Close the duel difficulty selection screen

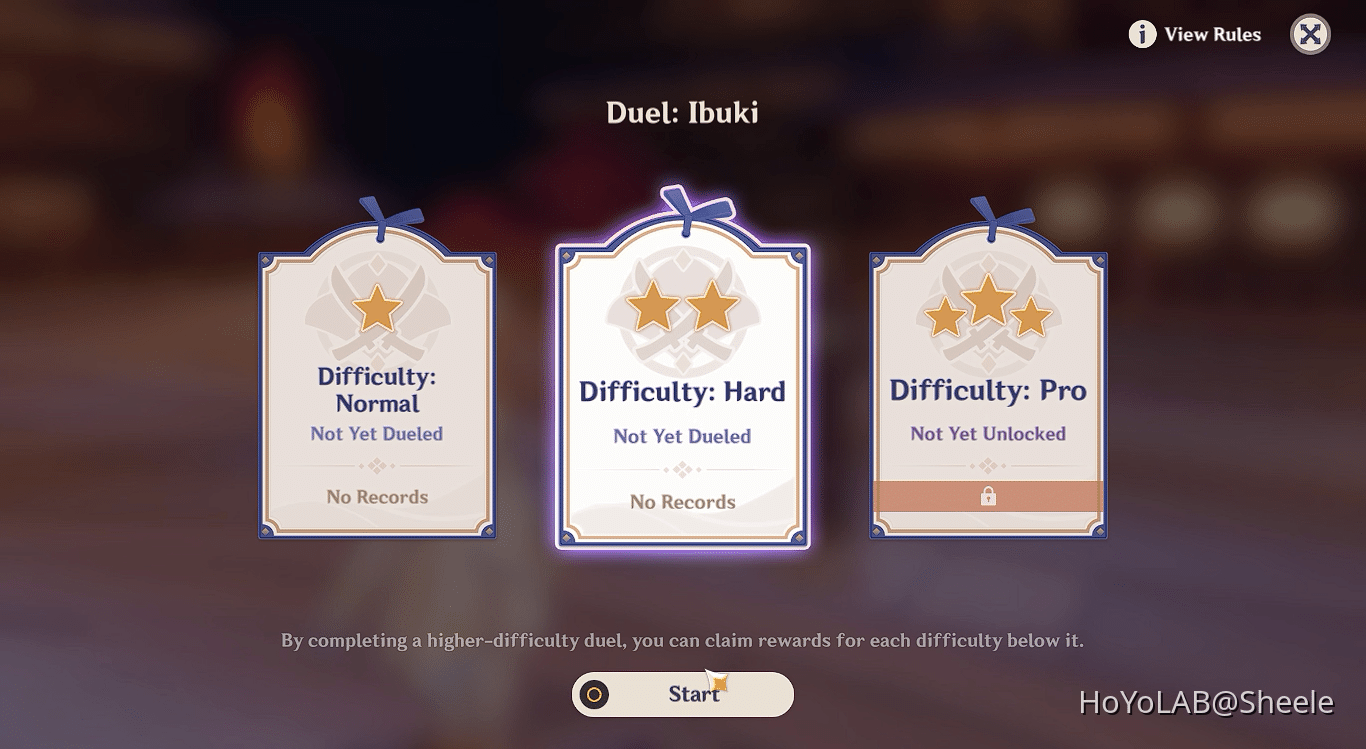click(x=1310, y=34)
